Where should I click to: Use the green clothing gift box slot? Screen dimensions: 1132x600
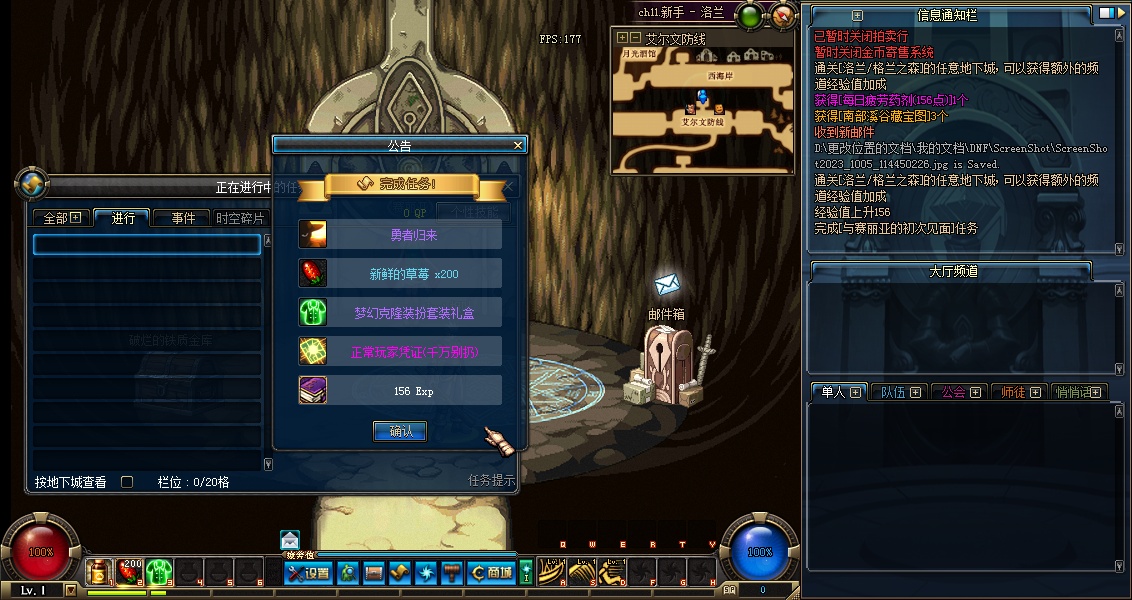pos(159,572)
